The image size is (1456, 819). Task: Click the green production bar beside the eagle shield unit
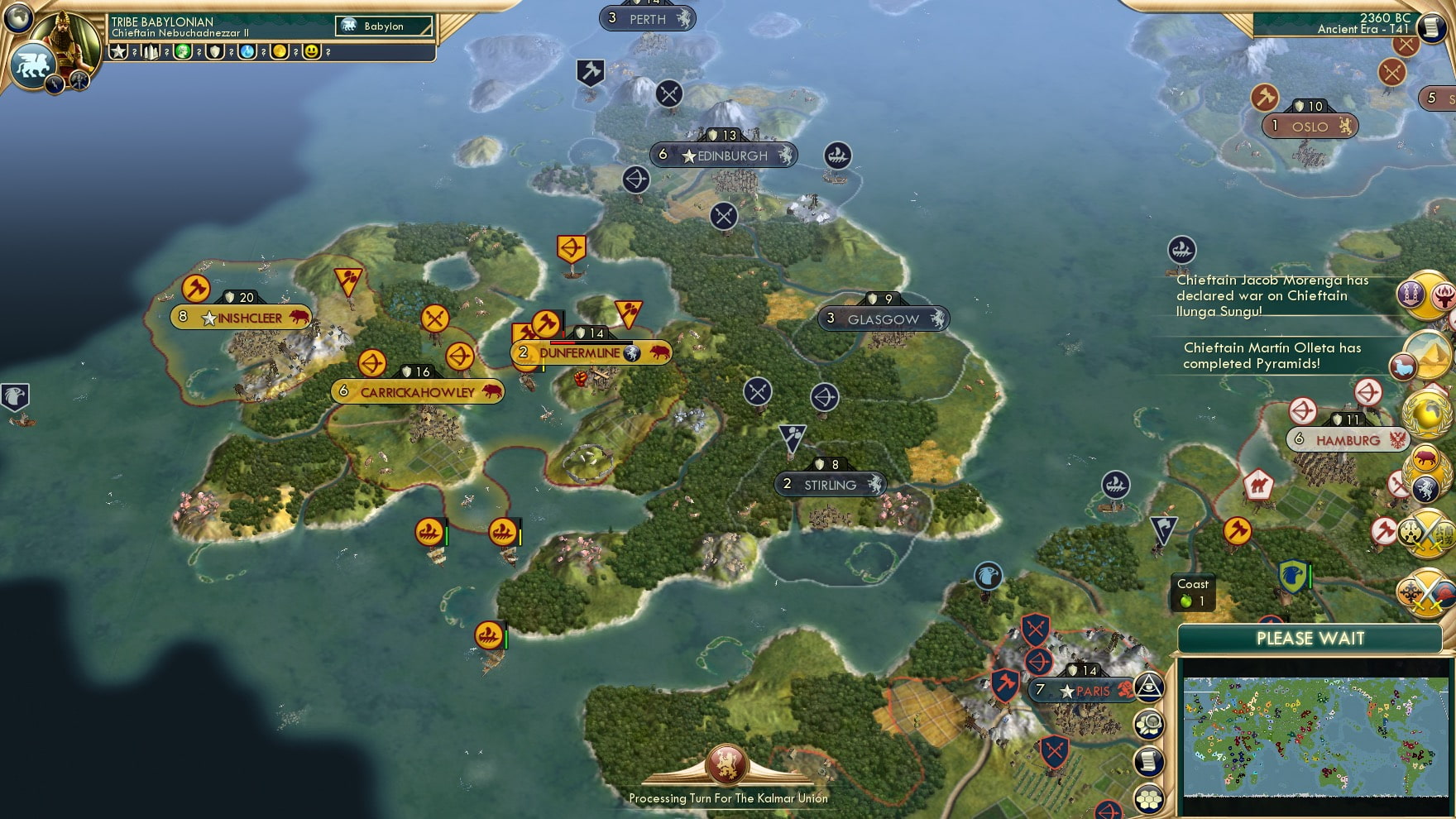pyautogui.click(x=1310, y=576)
